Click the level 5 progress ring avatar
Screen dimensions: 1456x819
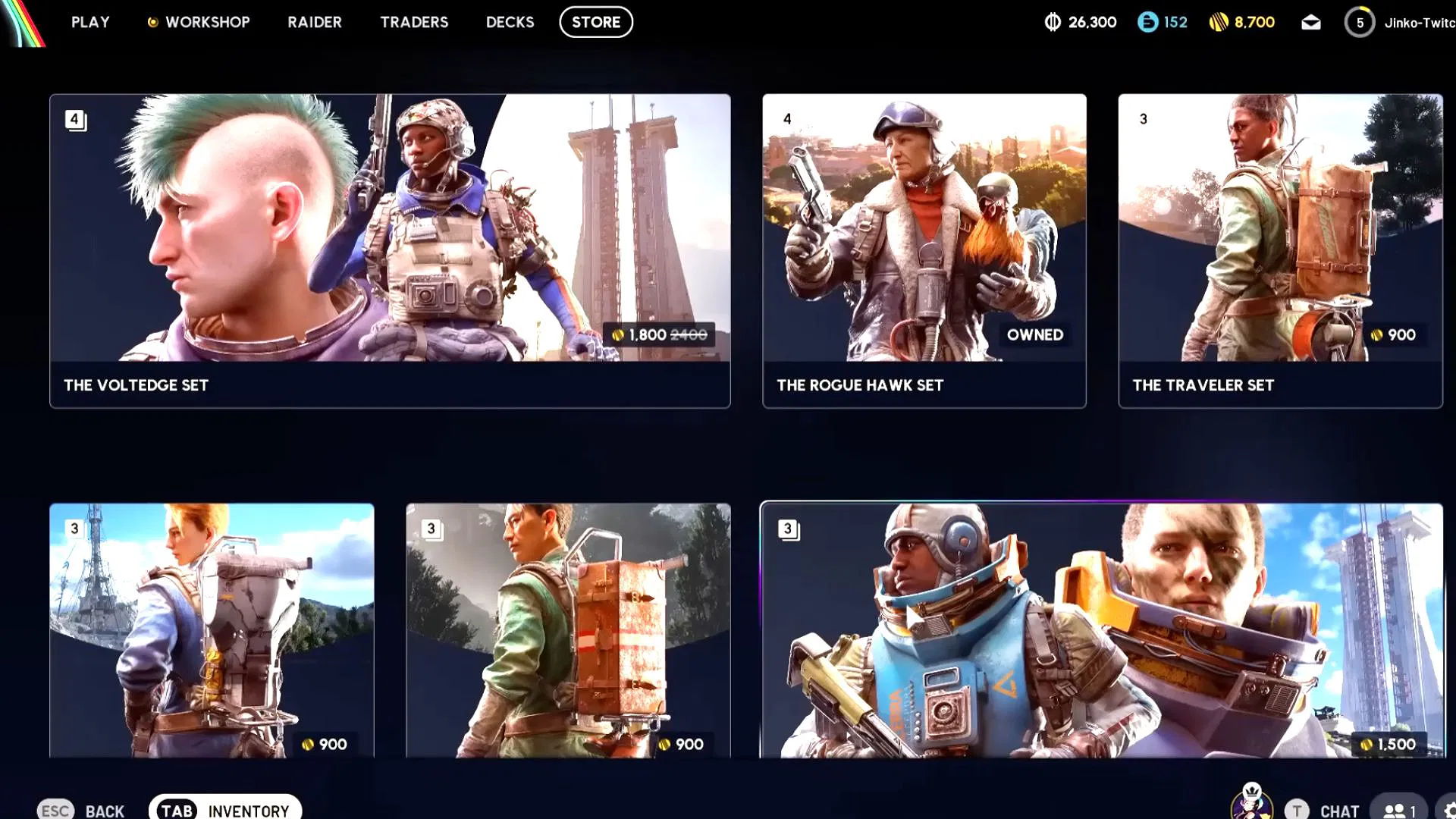coord(1360,23)
